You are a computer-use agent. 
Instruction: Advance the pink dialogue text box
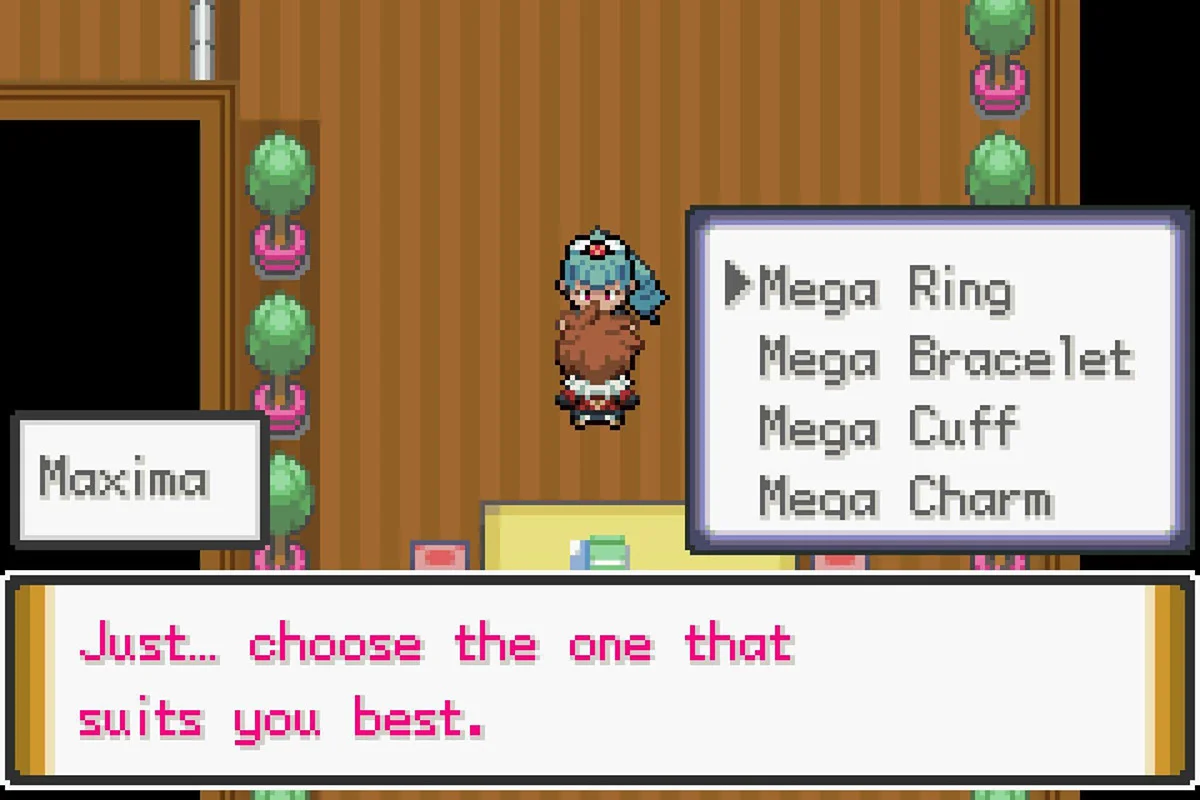pyautogui.click(x=600, y=680)
